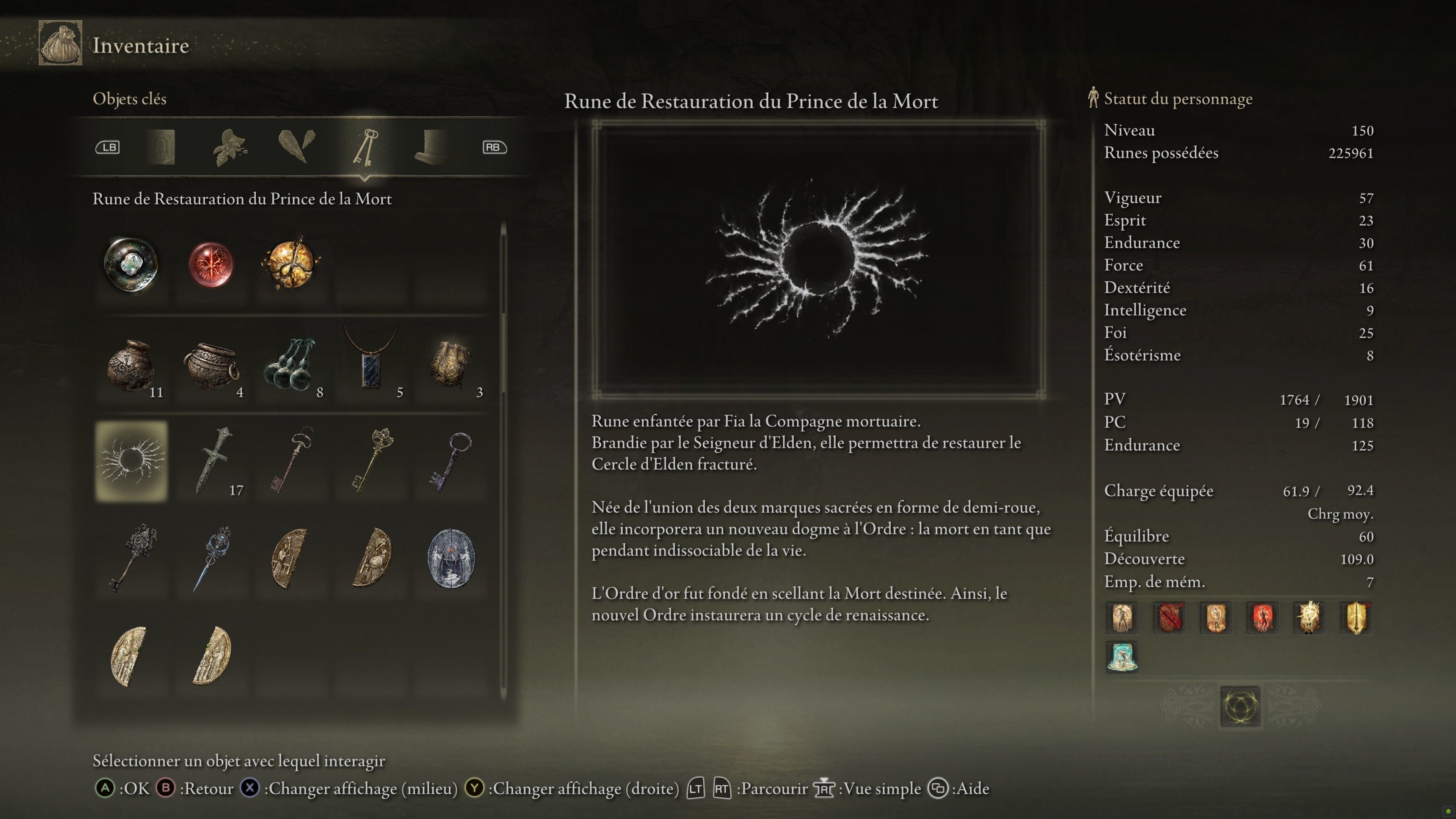The height and width of the screenshot is (819, 1456).
Task: Select the cracked pot with count 11
Action: tap(131, 364)
